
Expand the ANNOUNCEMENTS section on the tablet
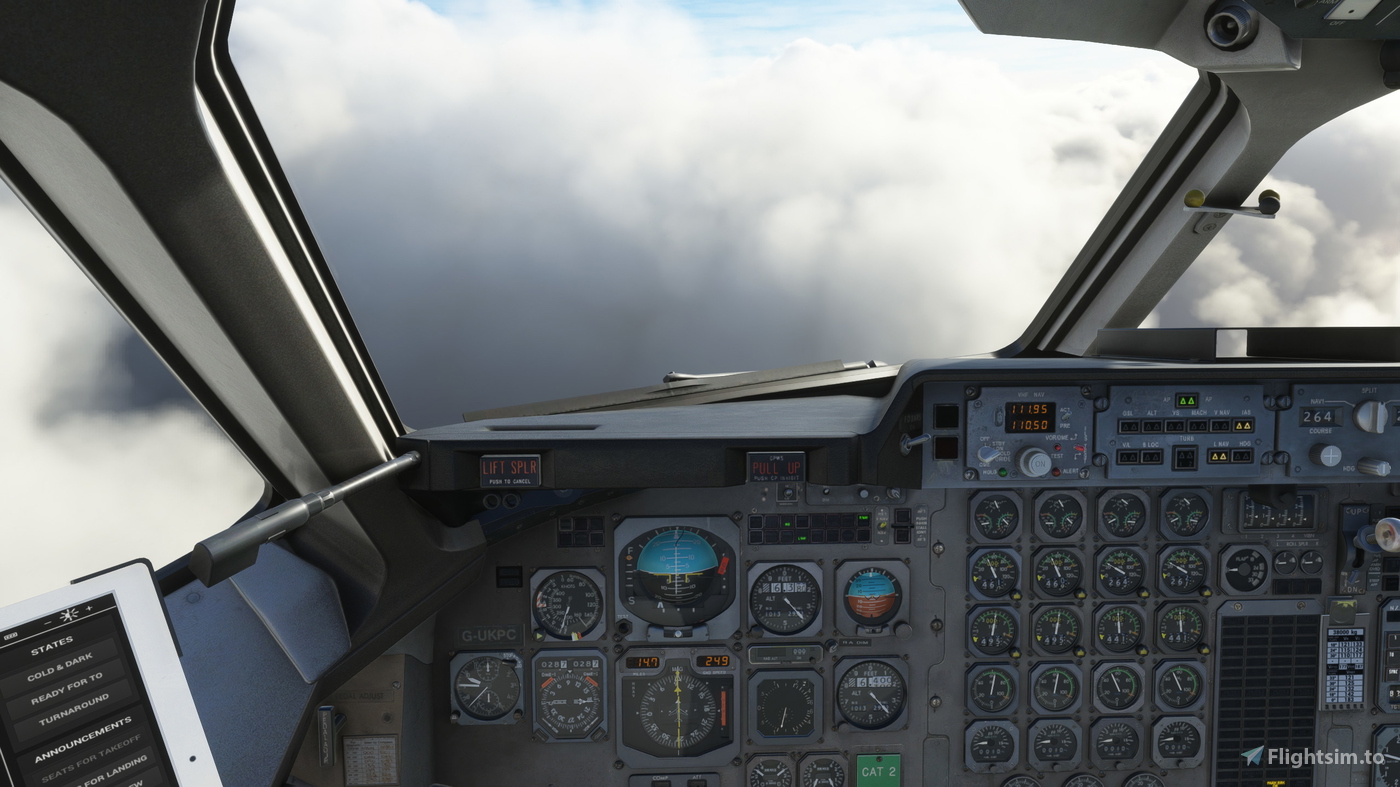82,736
